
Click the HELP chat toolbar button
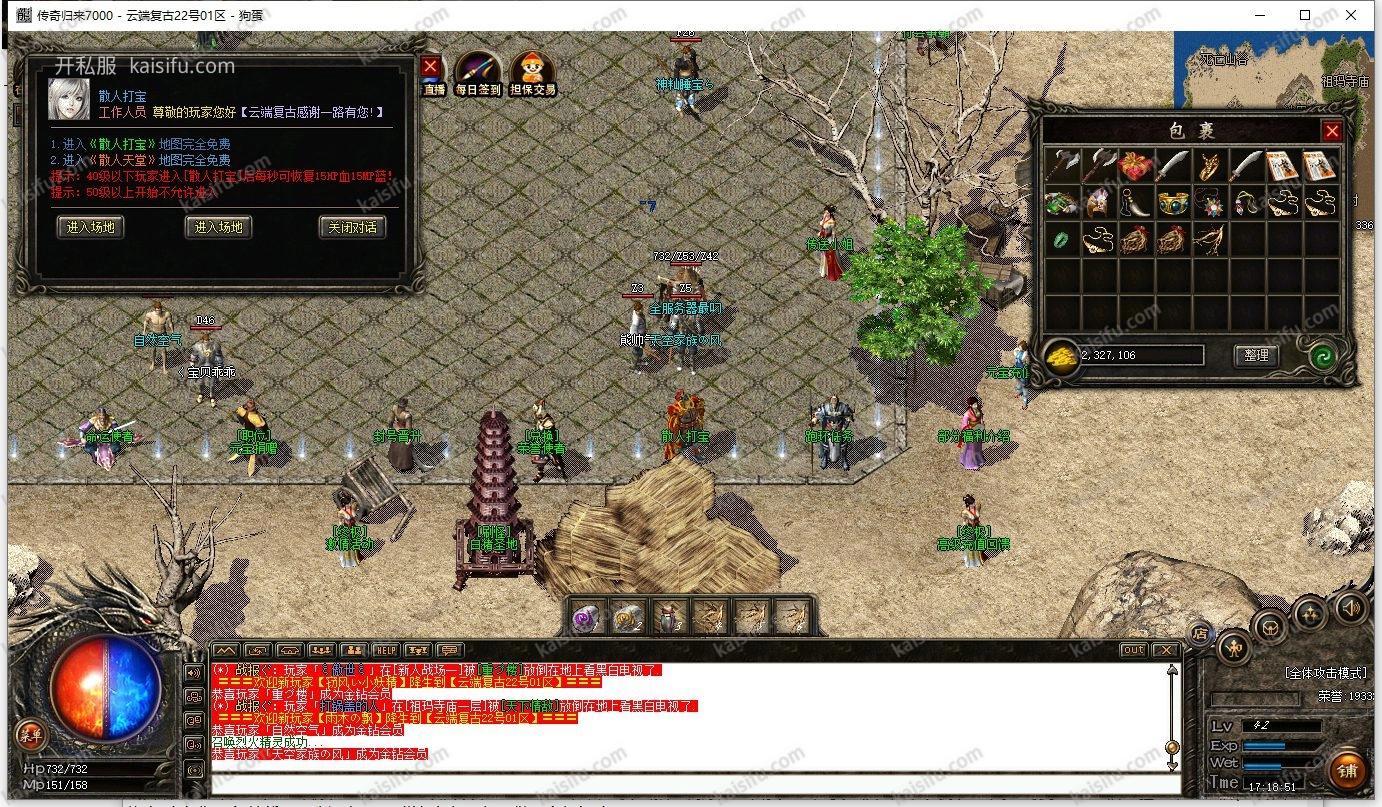coord(386,650)
